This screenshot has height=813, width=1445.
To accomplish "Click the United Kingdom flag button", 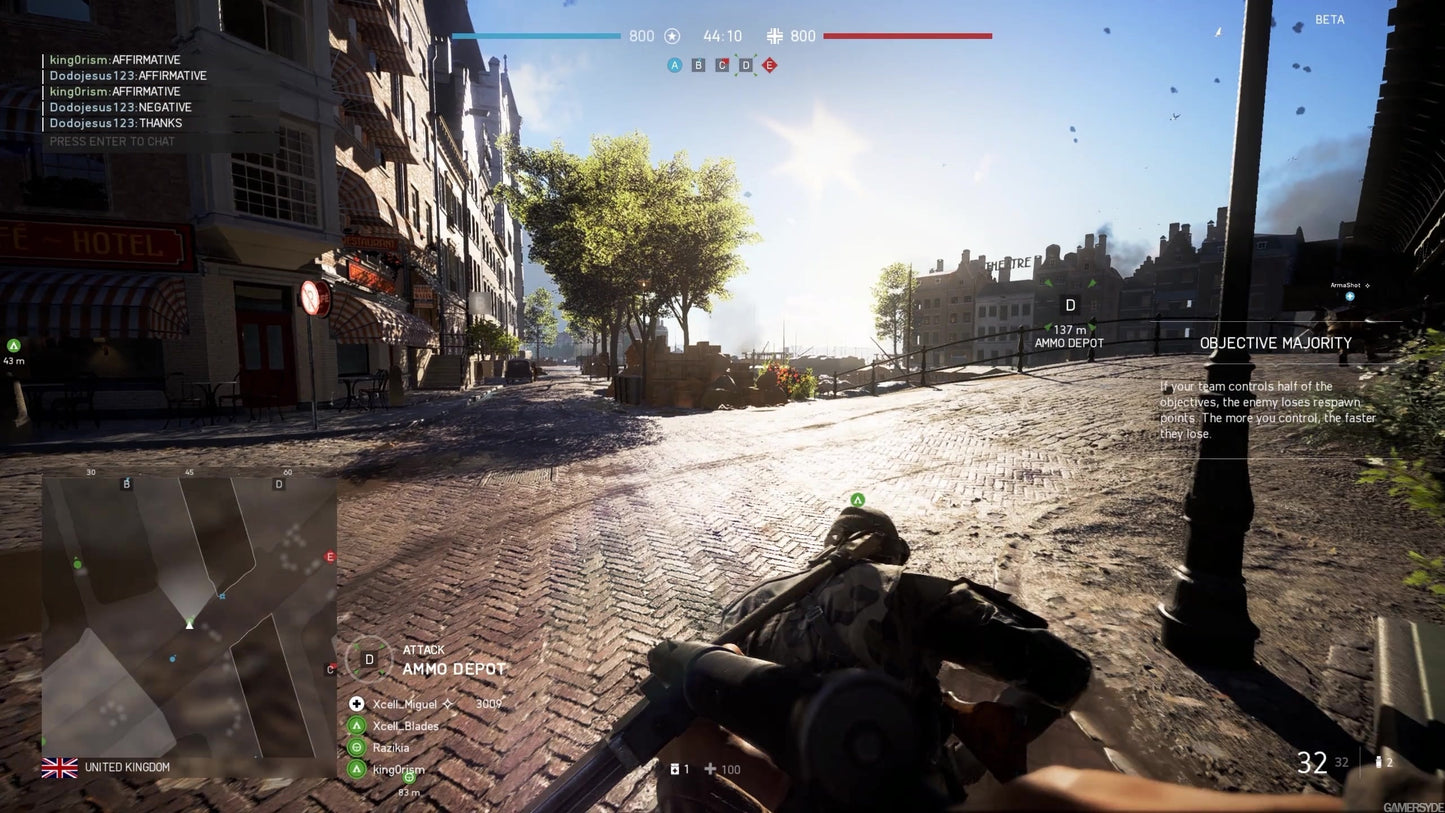I will [61, 767].
